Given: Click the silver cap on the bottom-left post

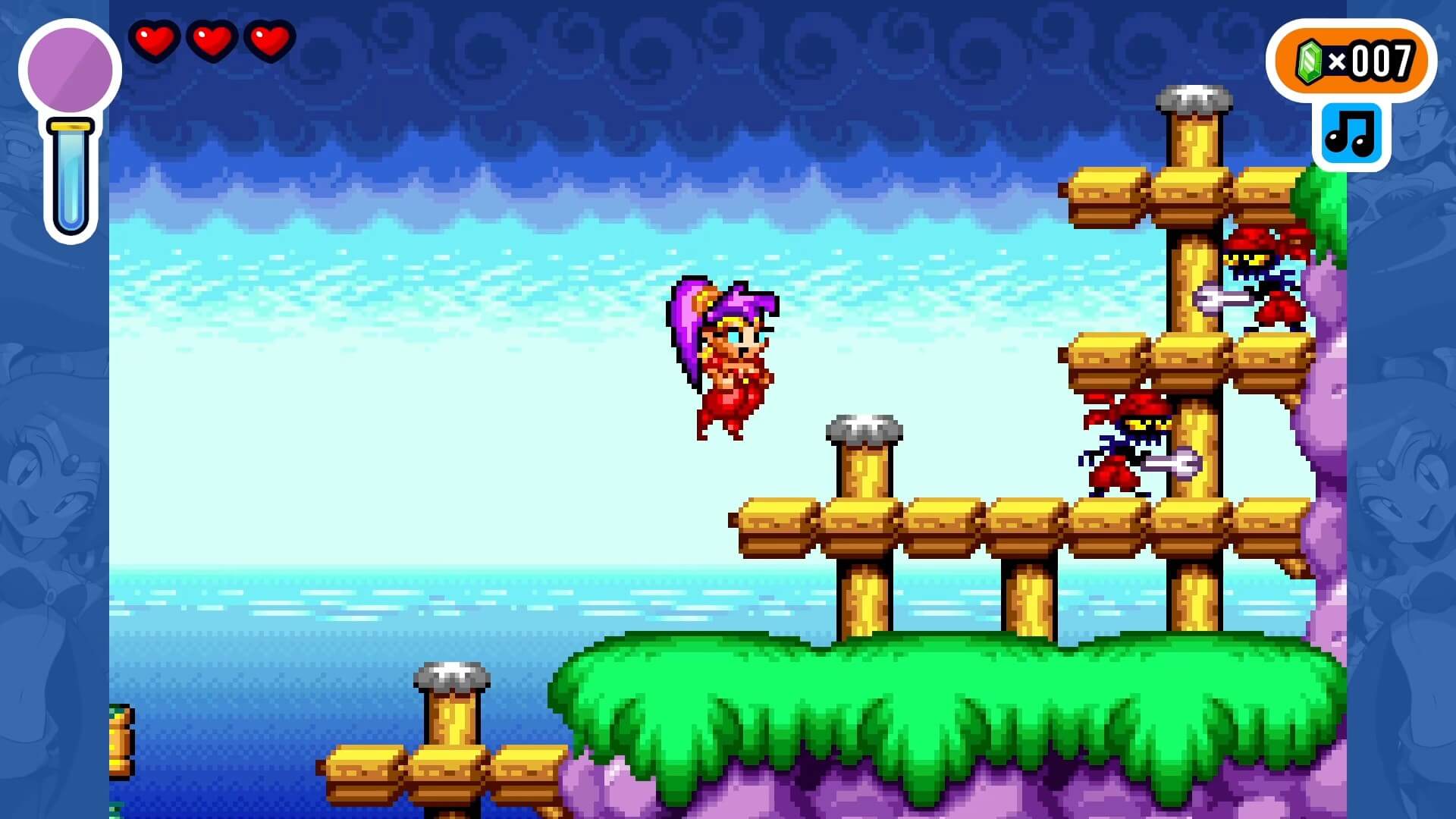Looking at the screenshot, I should [x=446, y=673].
